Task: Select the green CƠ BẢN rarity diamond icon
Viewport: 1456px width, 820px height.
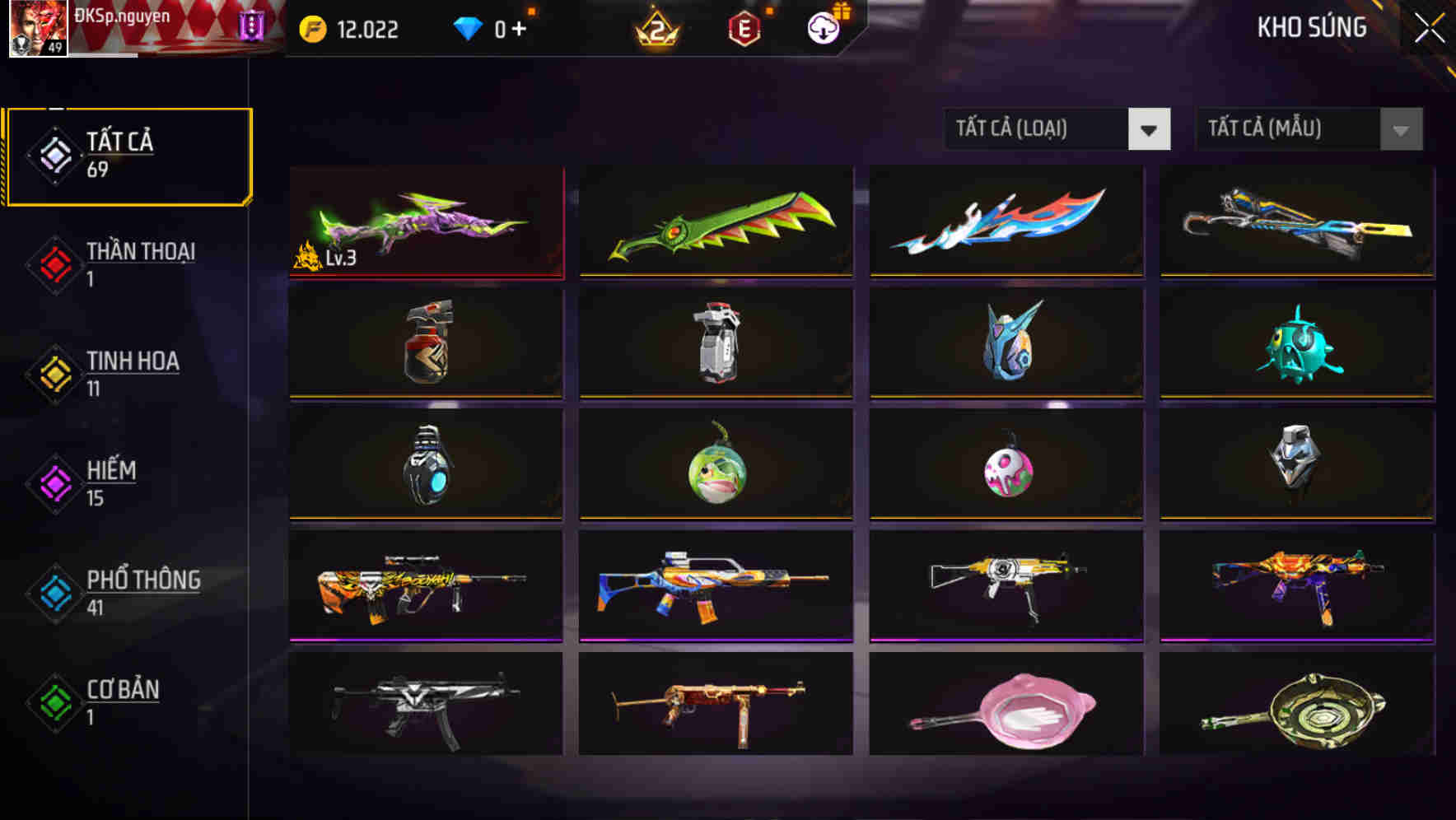Action: pos(53,701)
